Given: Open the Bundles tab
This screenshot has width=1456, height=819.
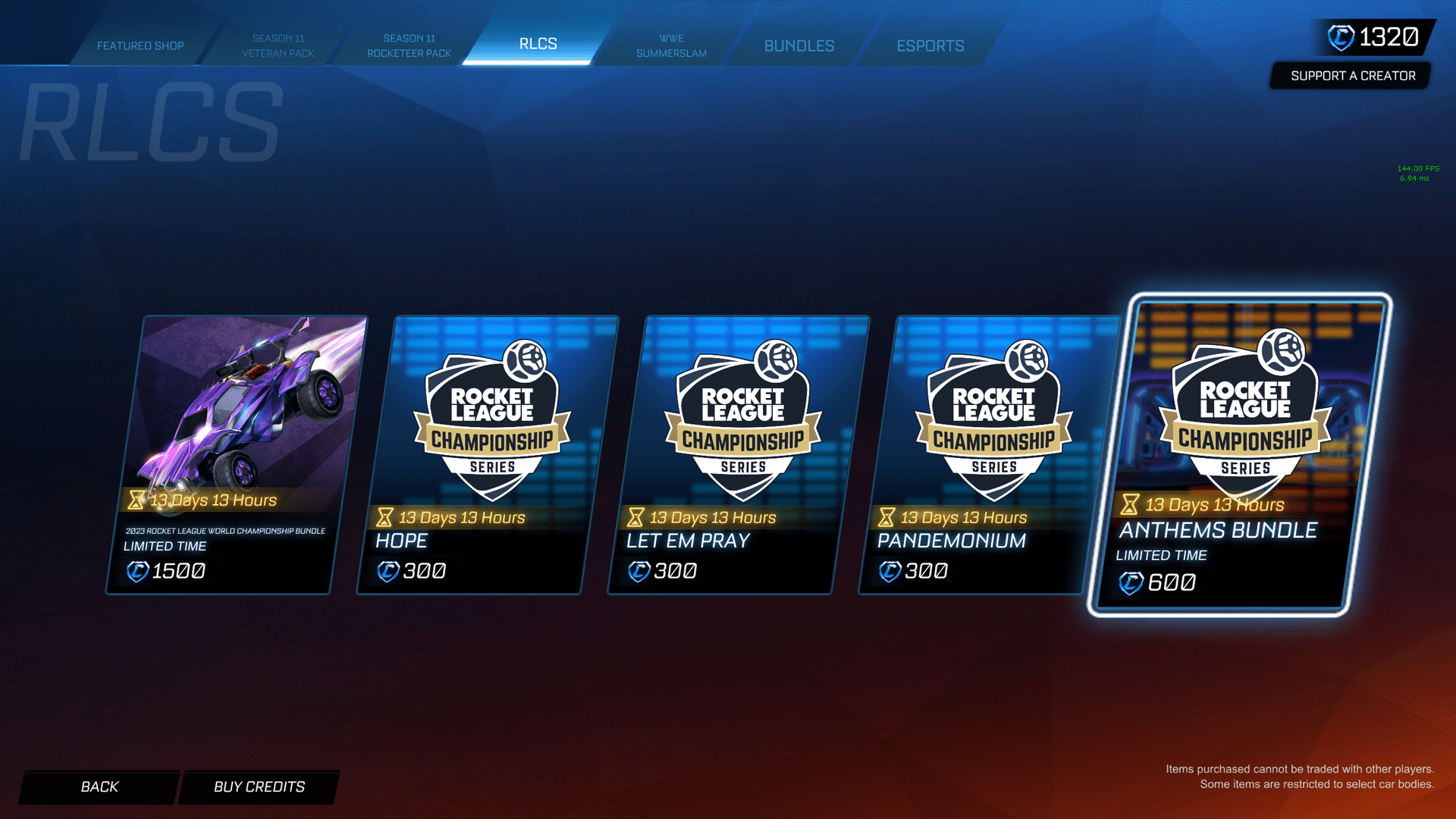Looking at the screenshot, I should tap(799, 45).
